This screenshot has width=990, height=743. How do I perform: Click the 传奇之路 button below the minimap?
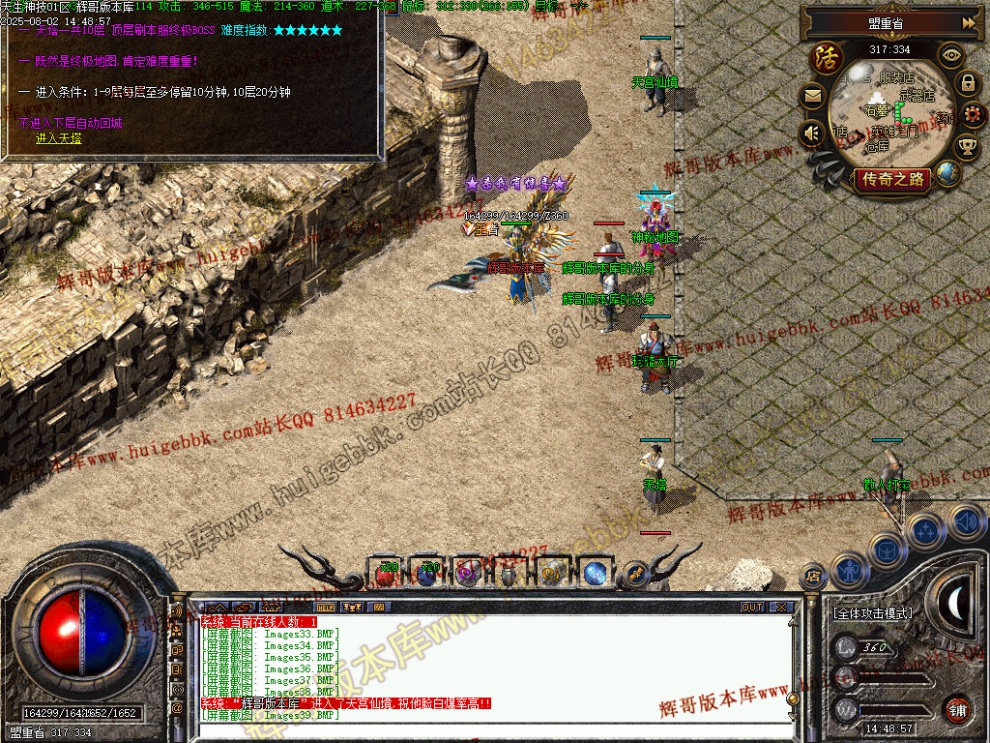point(892,179)
